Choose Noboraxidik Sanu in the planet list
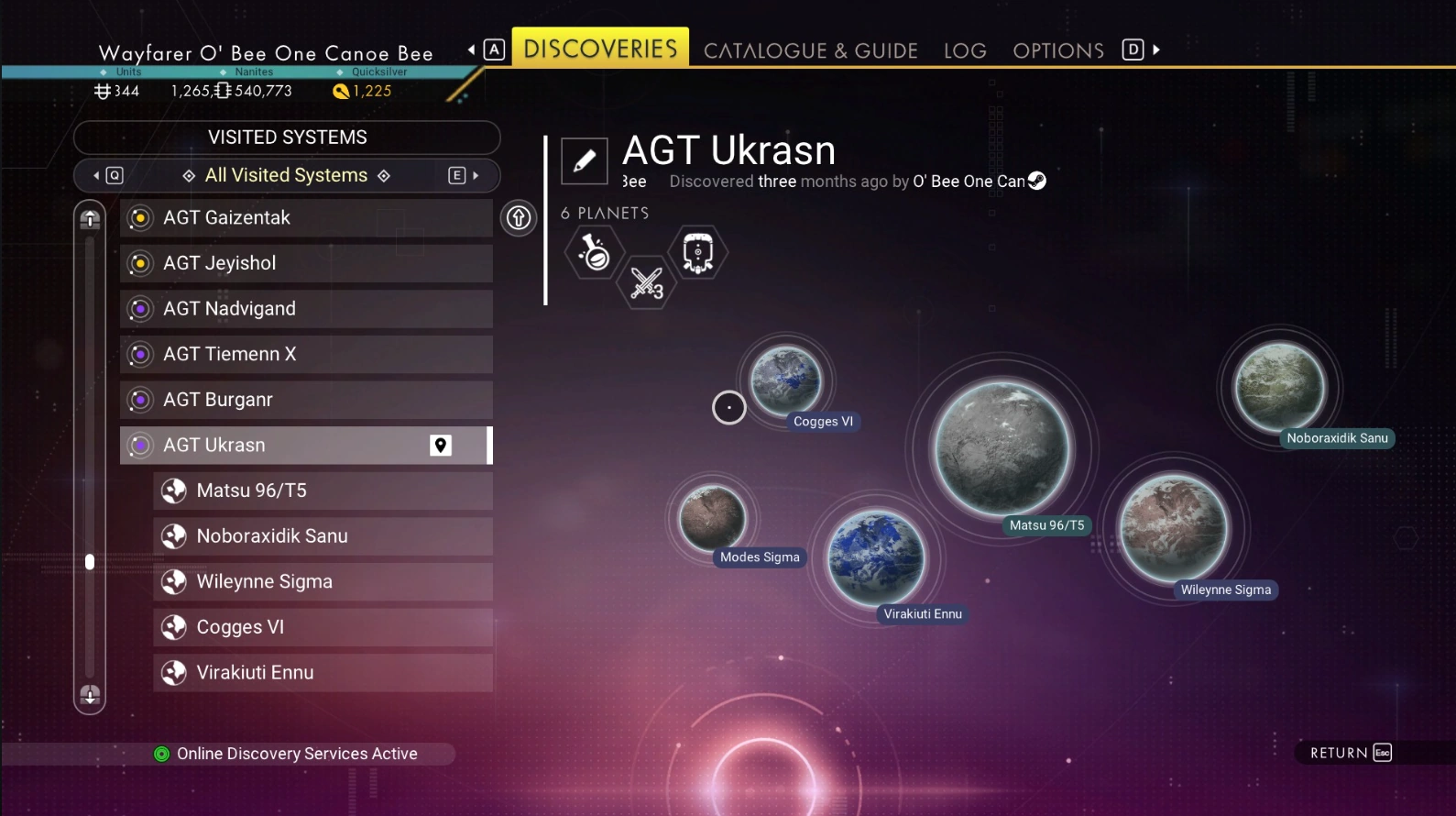1456x816 pixels. [322, 536]
